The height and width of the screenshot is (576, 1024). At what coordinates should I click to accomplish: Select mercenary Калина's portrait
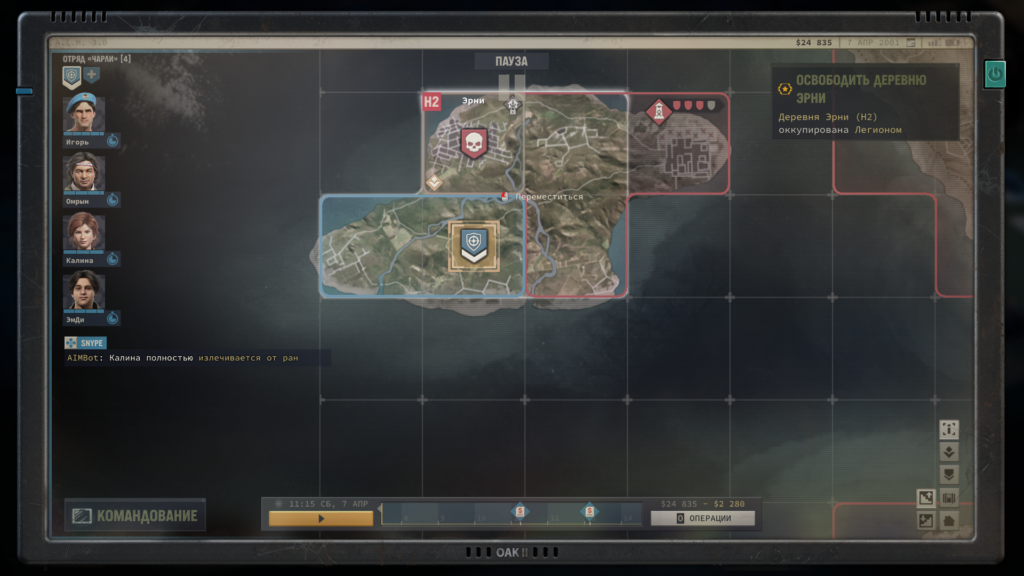pyautogui.click(x=84, y=232)
